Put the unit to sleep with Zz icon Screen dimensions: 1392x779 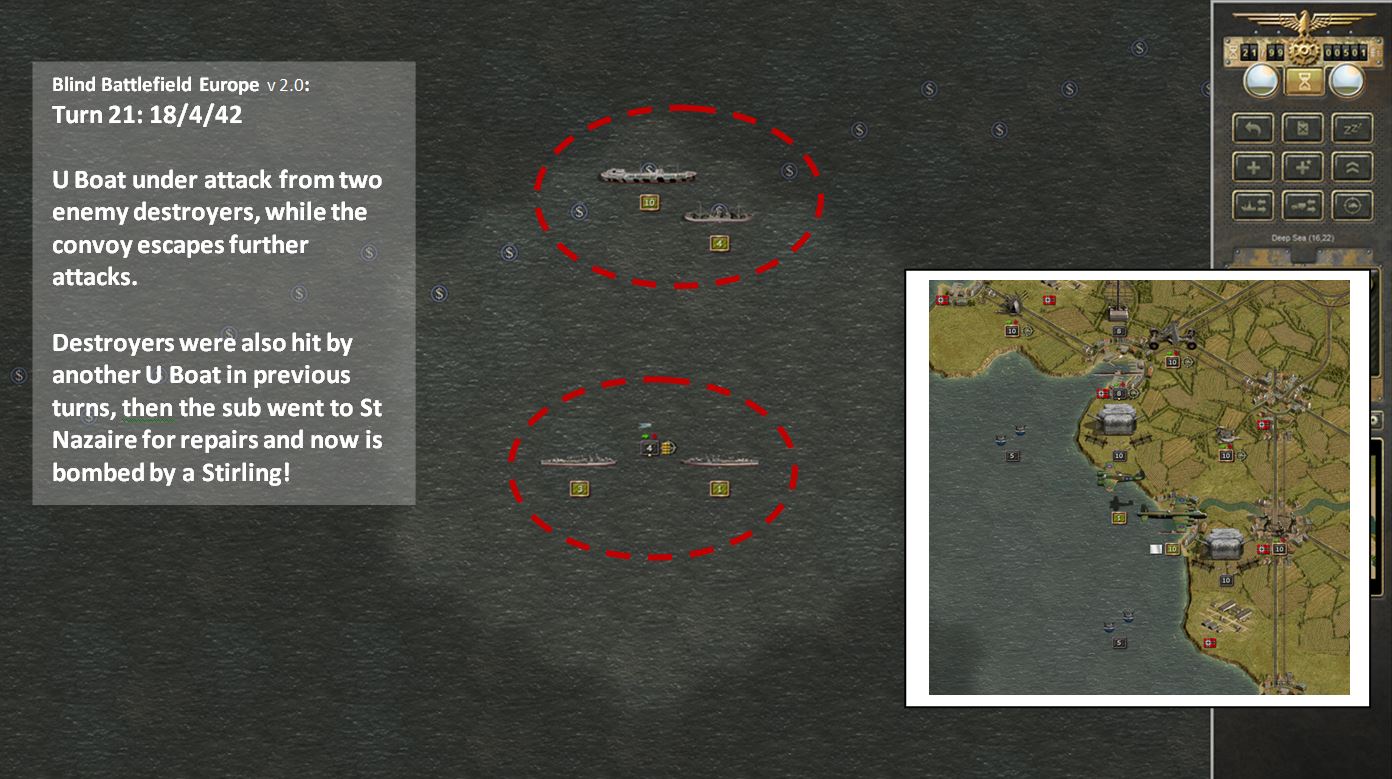[1352, 128]
